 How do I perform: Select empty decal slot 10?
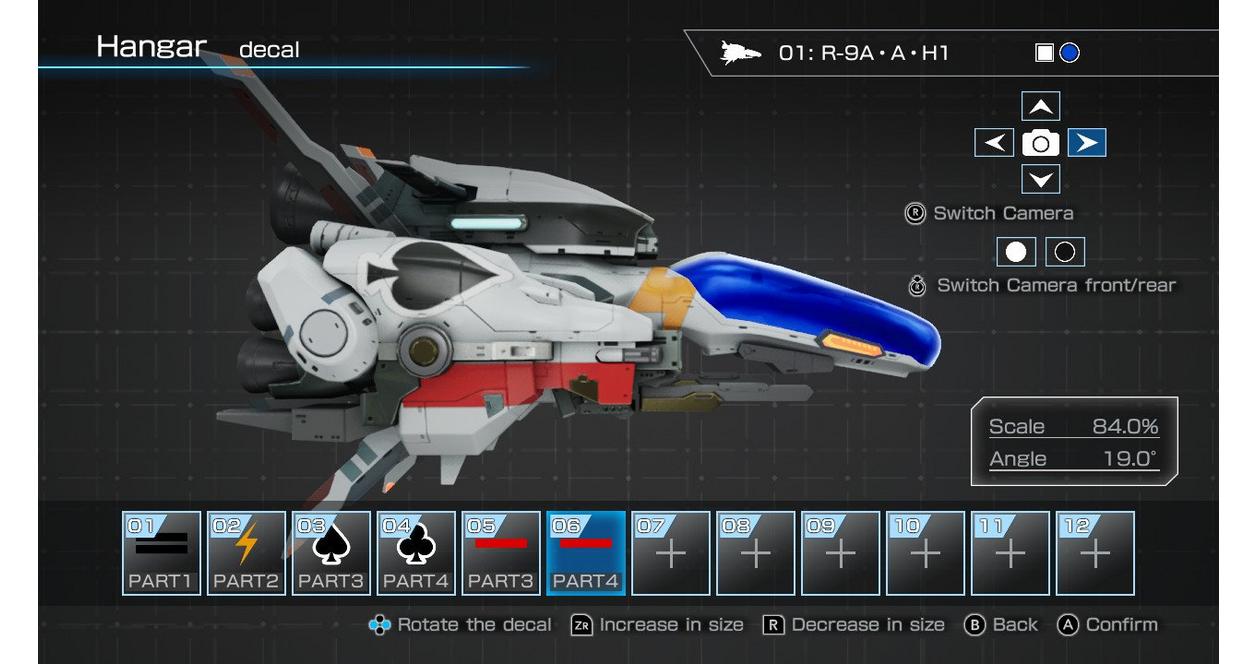coord(926,553)
